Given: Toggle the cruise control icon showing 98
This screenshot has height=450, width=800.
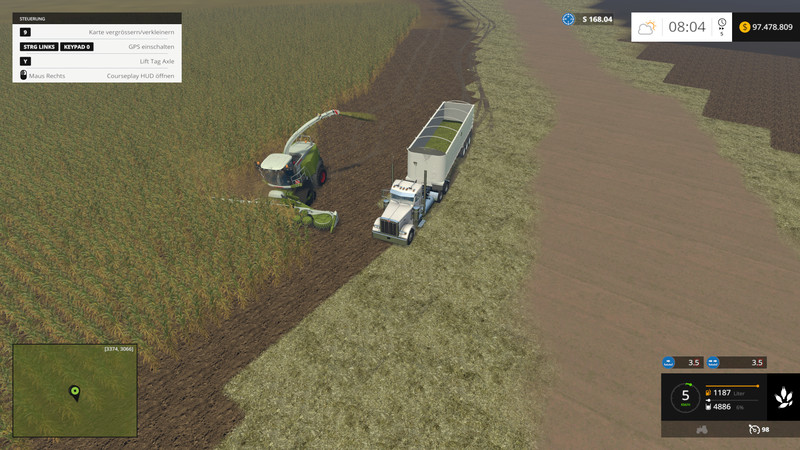Looking at the screenshot, I should pyautogui.click(x=753, y=429).
